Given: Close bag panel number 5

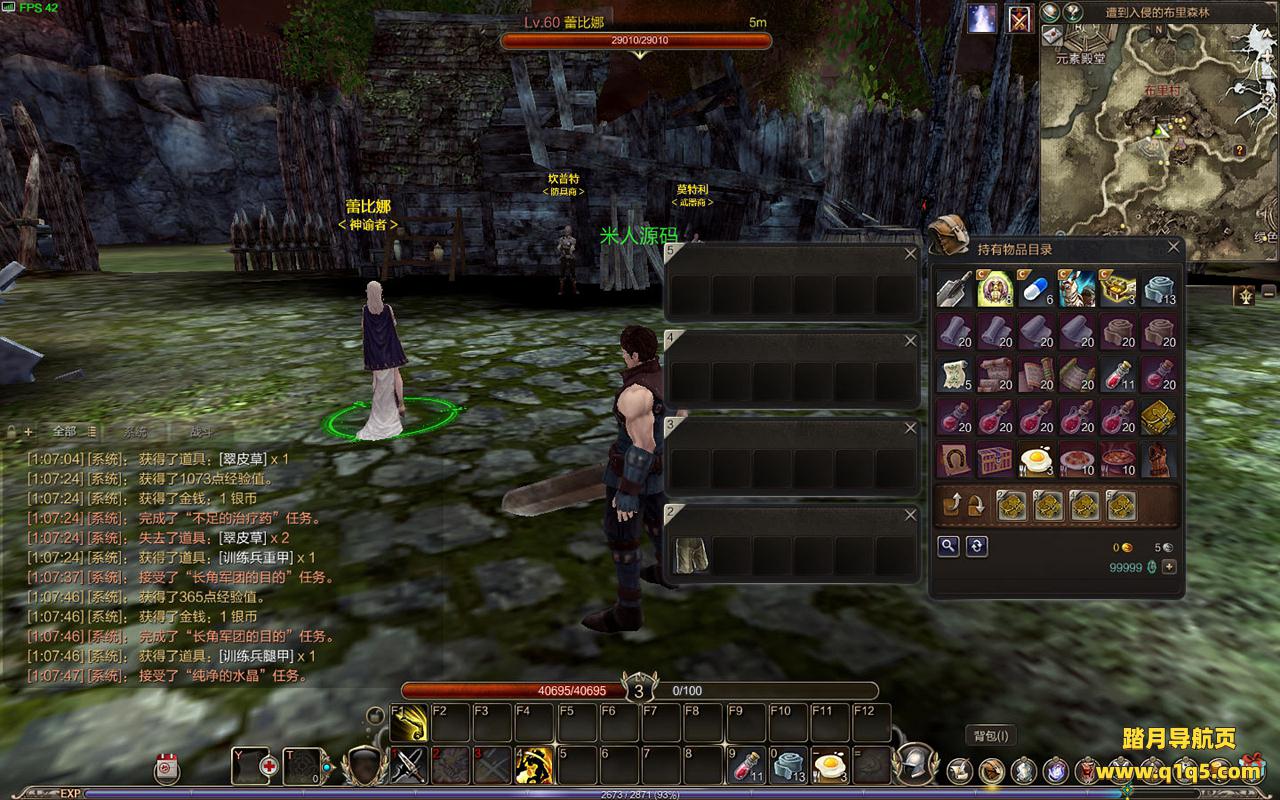Looking at the screenshot, I should (910, 255).
